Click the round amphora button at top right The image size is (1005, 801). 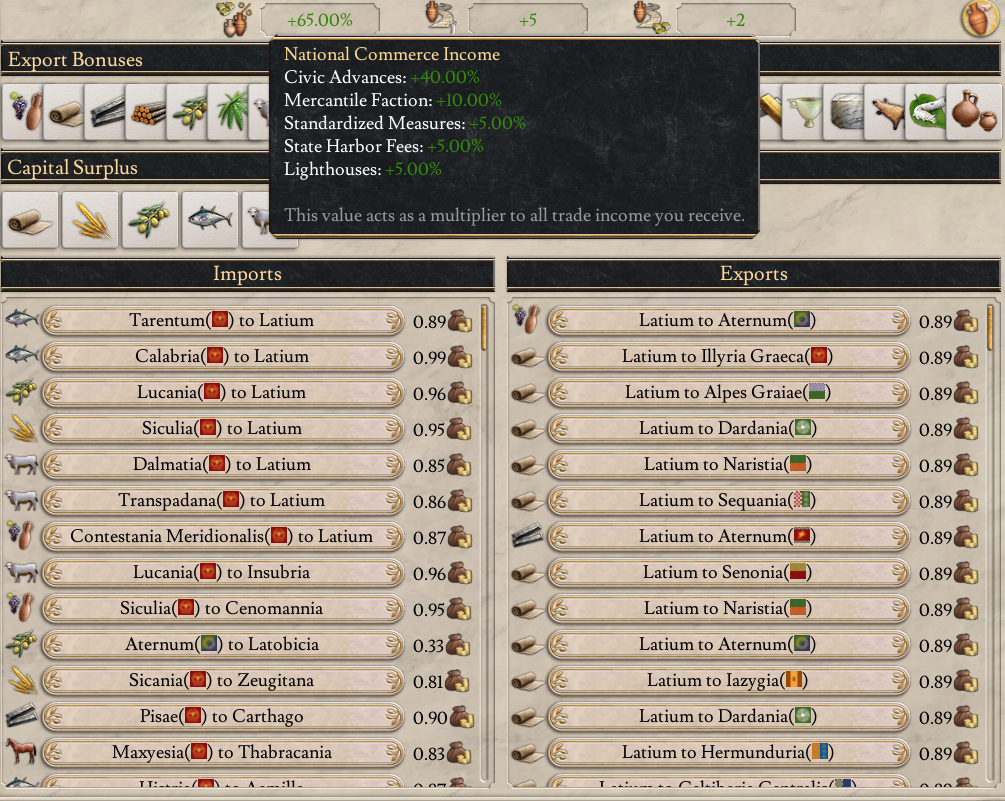coord(980,18)
